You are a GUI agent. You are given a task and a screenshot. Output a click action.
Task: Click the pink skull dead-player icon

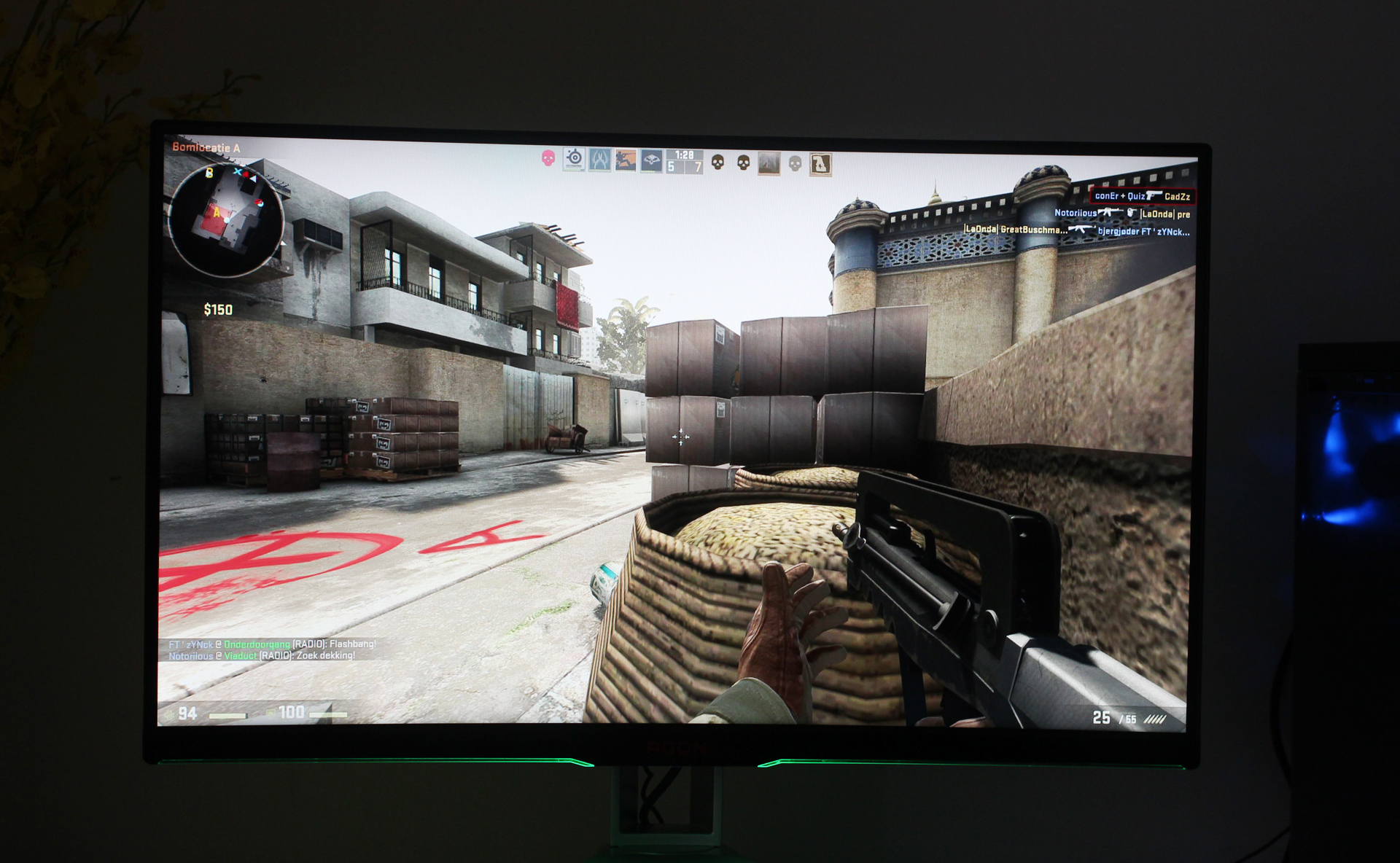tap(548, 157)
